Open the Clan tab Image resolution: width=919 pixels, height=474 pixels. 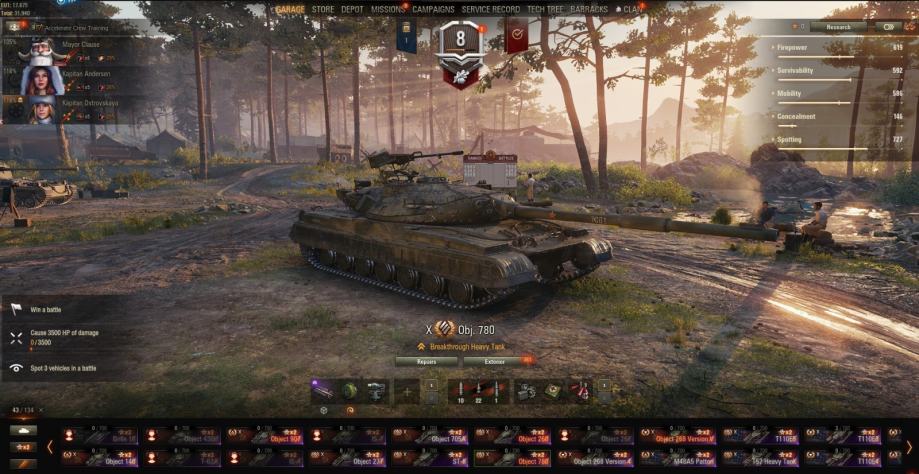(633, 9)
